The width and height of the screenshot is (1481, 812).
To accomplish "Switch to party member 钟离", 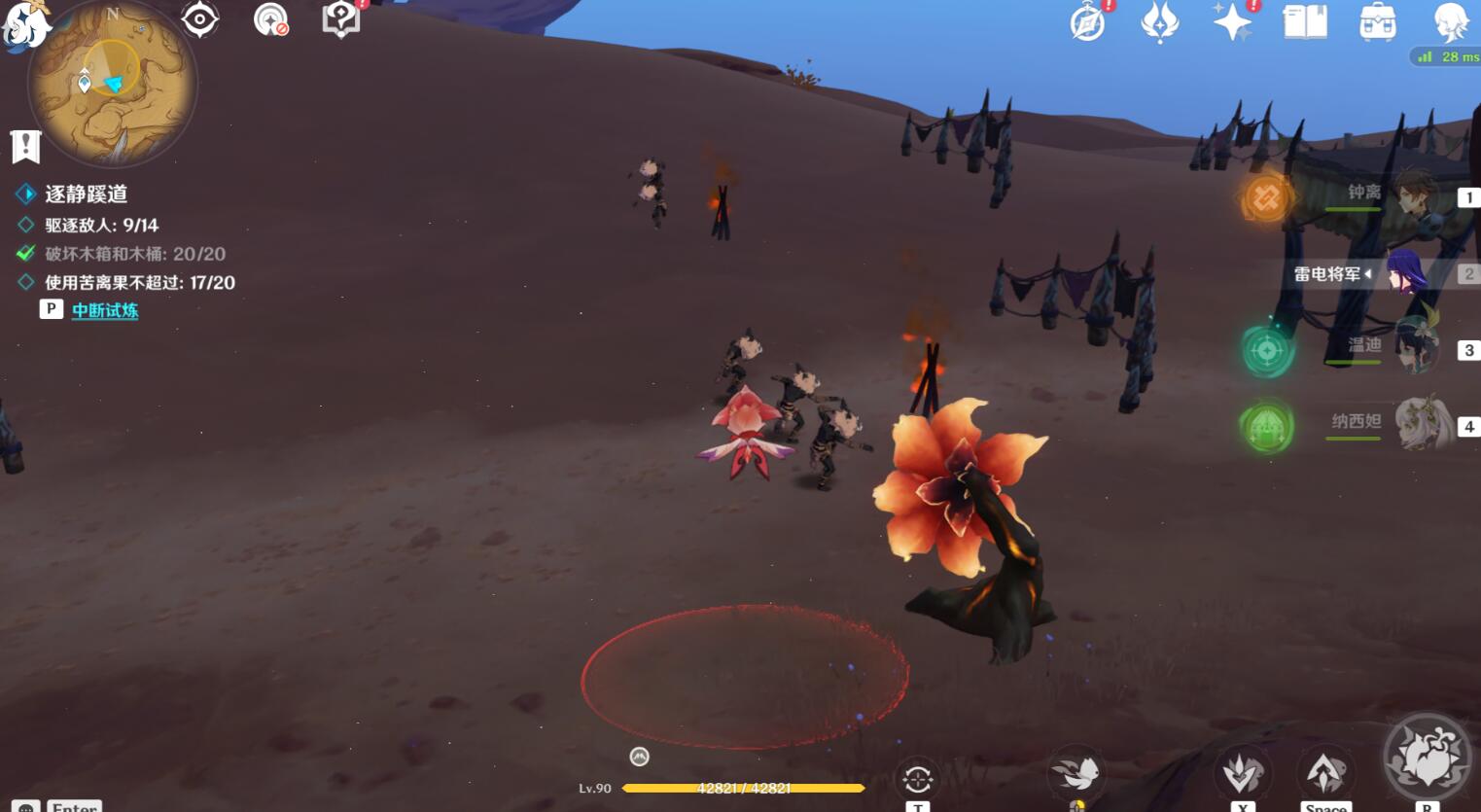I will (1415, 194).
